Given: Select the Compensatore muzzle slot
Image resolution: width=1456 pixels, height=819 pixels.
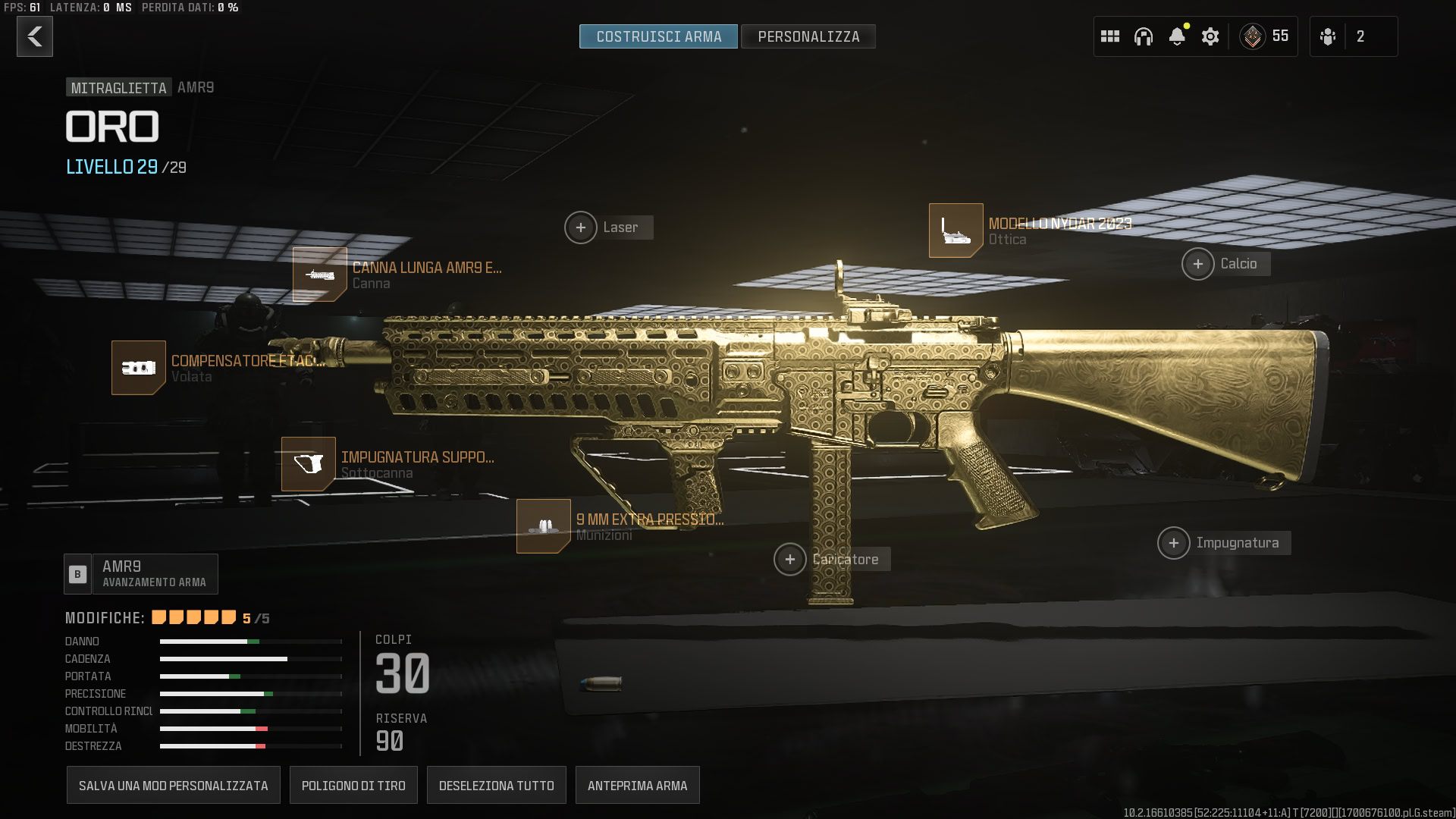Looking at the screenshot, I should 139,368.
